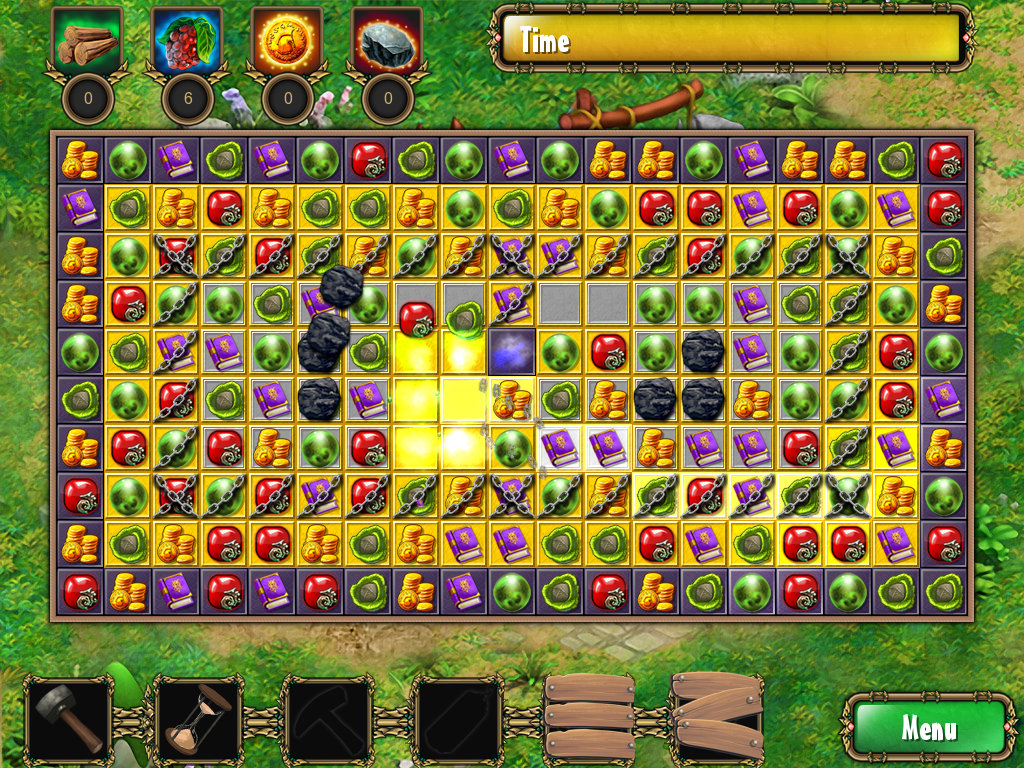The width and height of the screenshot is (1024, 768).
Task: Choose the gold coin resource icon
Action: point(287,42)
